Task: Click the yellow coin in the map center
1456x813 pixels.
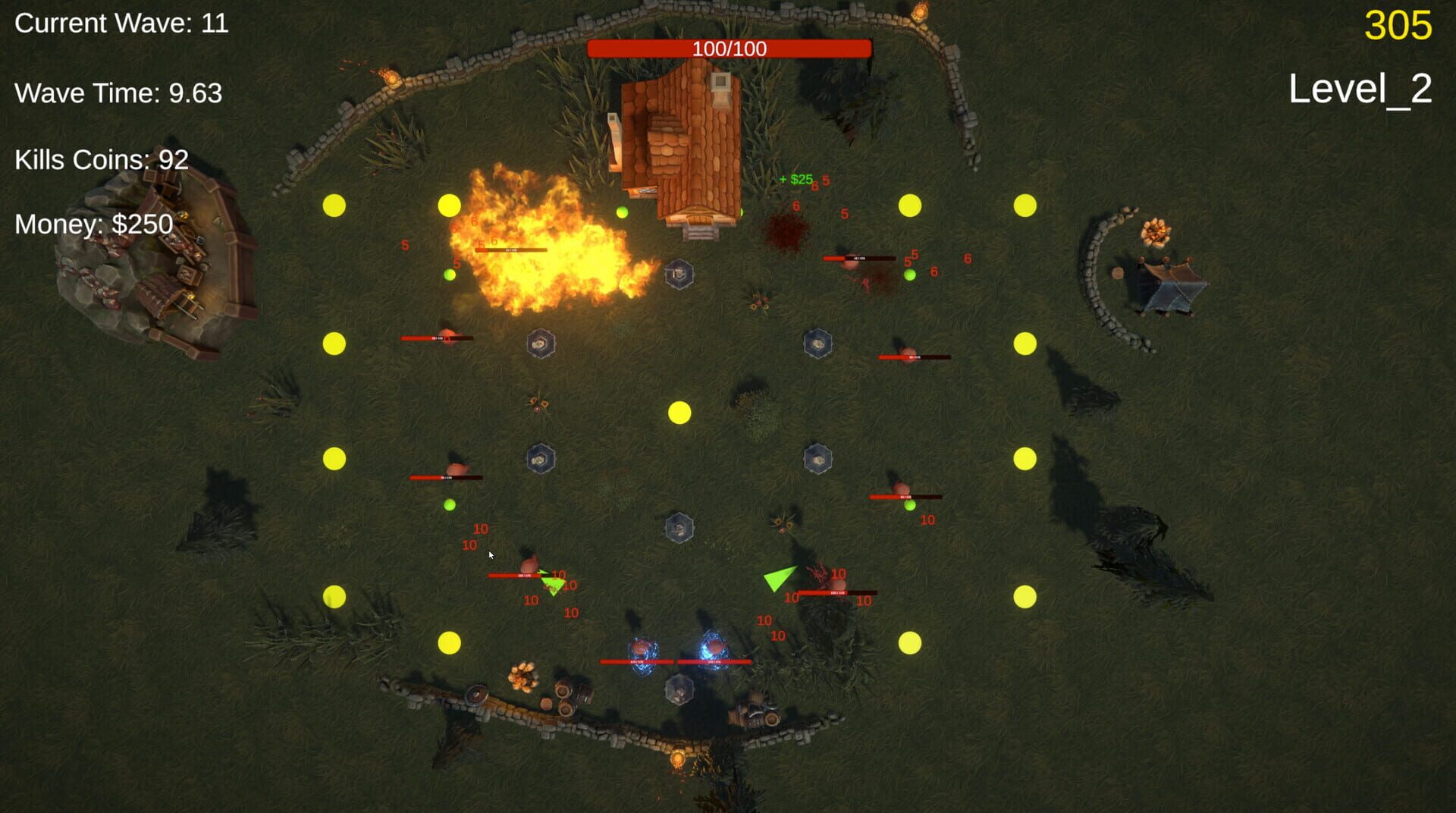Action: point(679,413)
